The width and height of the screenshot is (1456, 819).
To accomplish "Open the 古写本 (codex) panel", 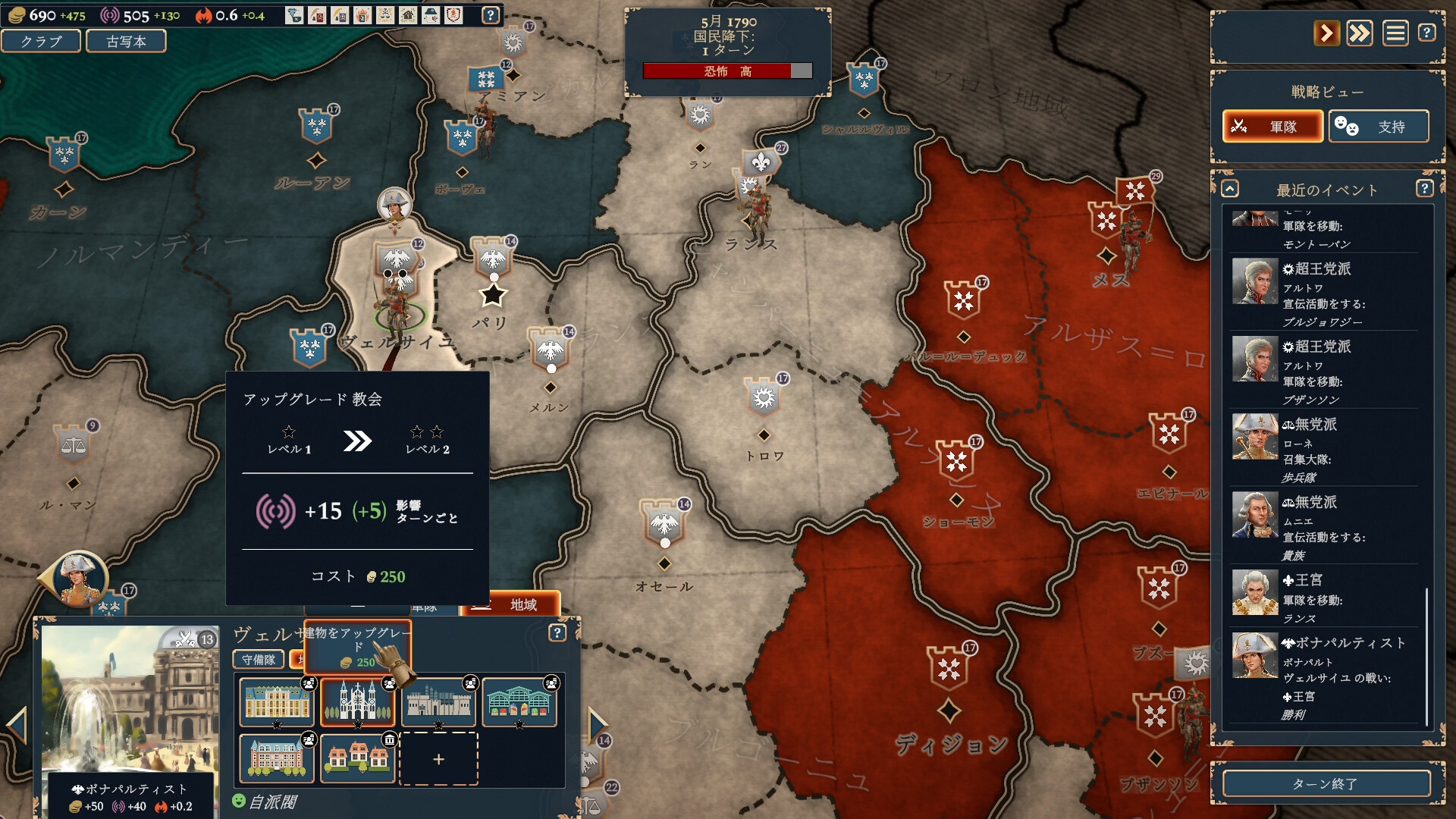I will (x=126, y=41).
